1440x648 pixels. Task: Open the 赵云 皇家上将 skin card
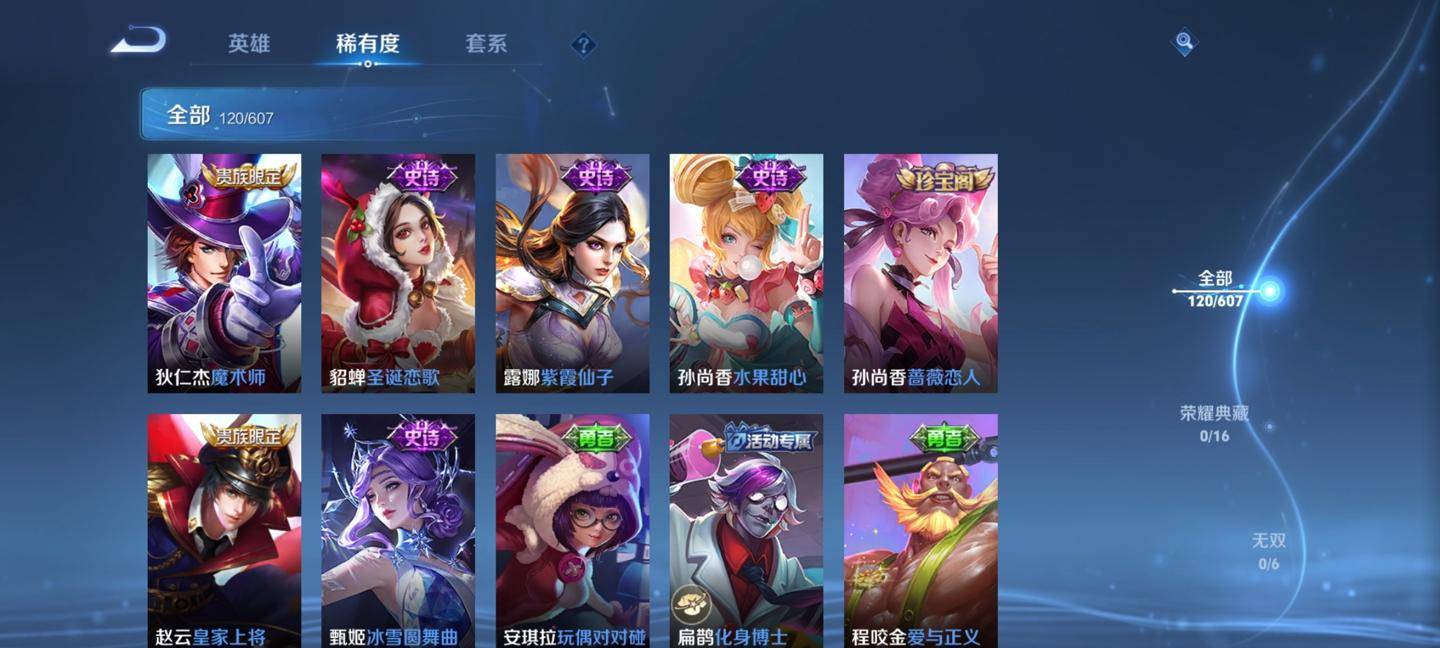click(x=224, y=530)
